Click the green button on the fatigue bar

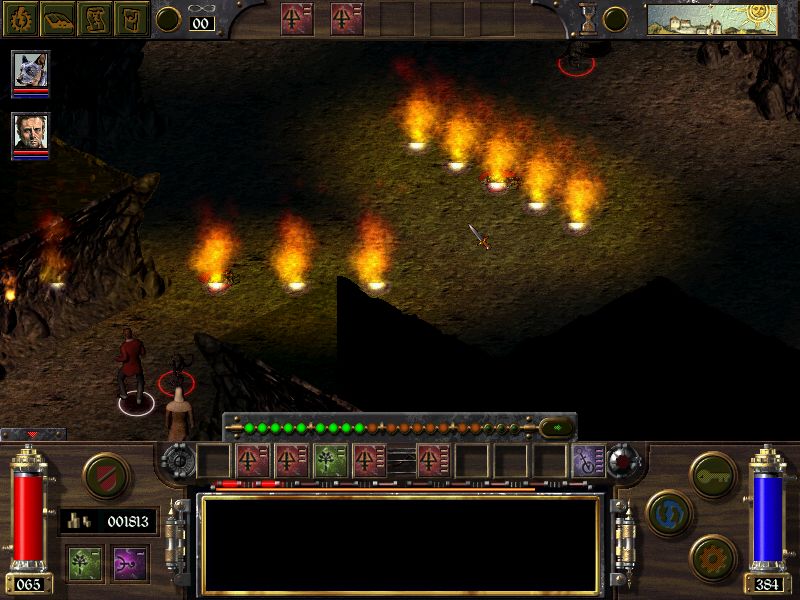coord(557,427)
